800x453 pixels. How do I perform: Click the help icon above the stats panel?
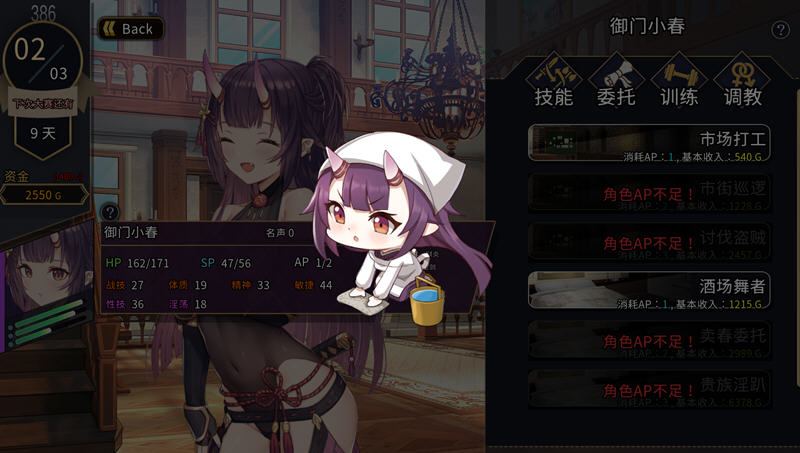point(110,212)
